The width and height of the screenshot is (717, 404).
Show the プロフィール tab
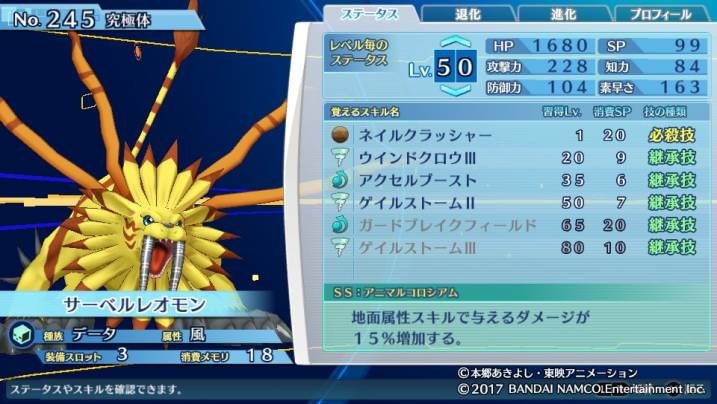[x=660, y=14]
